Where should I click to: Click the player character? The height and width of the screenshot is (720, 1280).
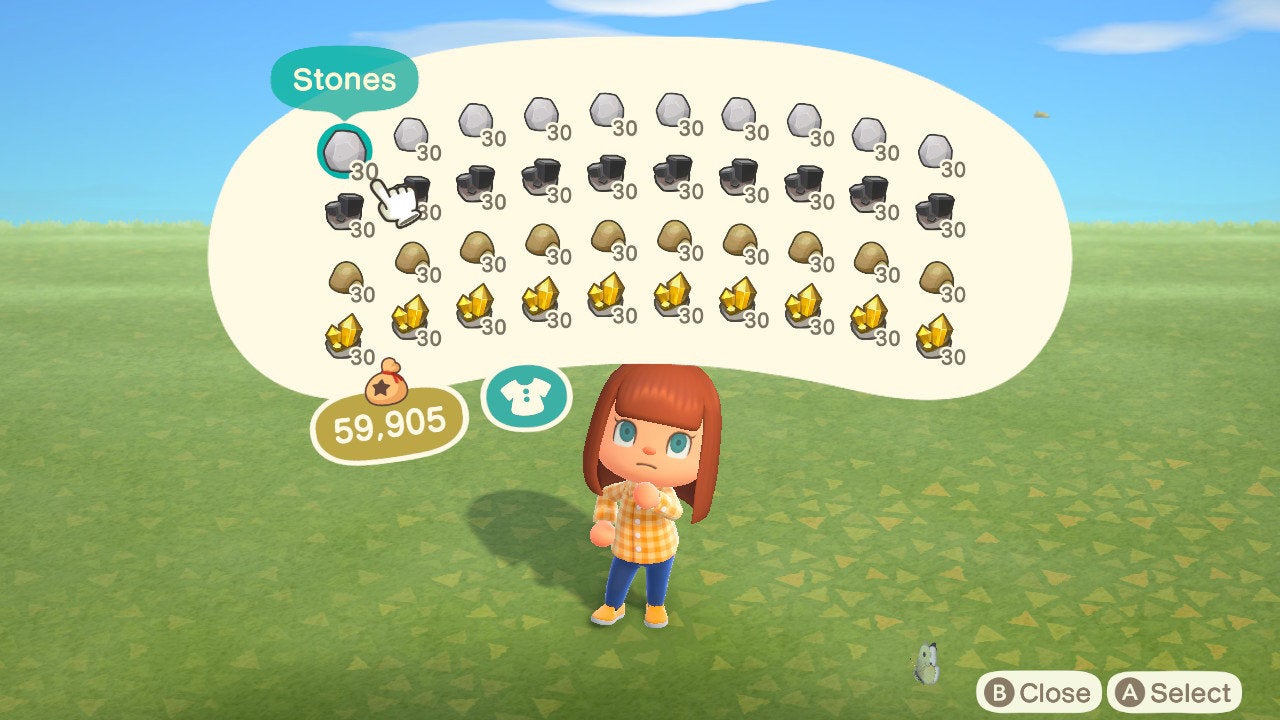(645, 500)
